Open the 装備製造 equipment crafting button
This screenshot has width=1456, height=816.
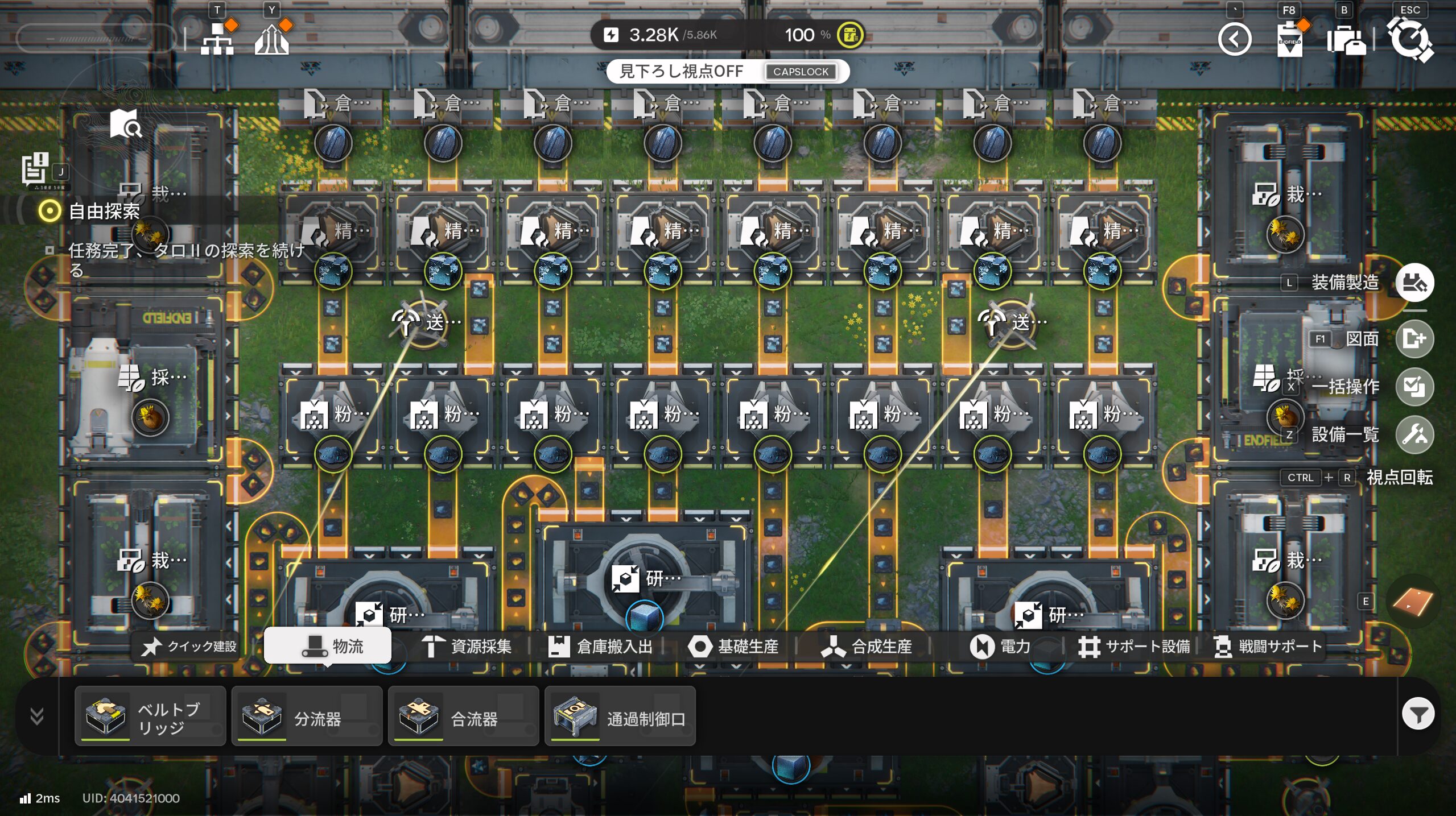[x=1414, y=283]
